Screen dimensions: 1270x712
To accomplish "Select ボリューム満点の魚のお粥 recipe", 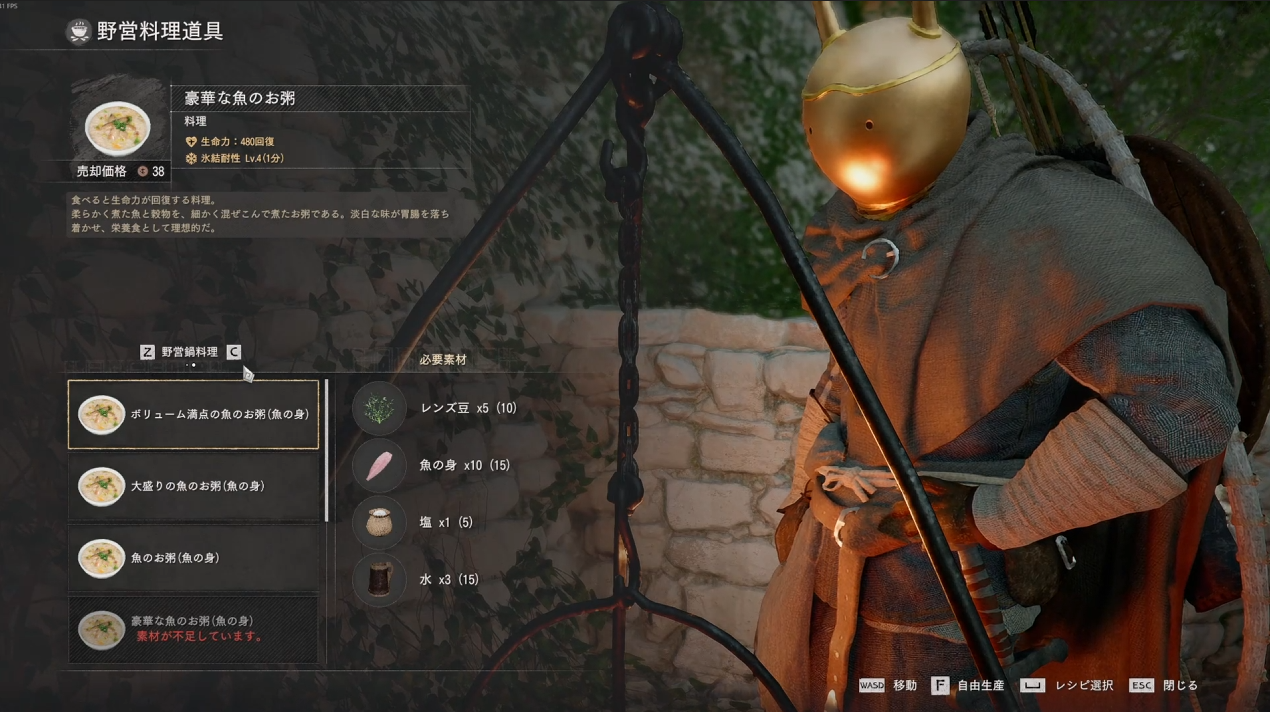I will click(193, 414).
